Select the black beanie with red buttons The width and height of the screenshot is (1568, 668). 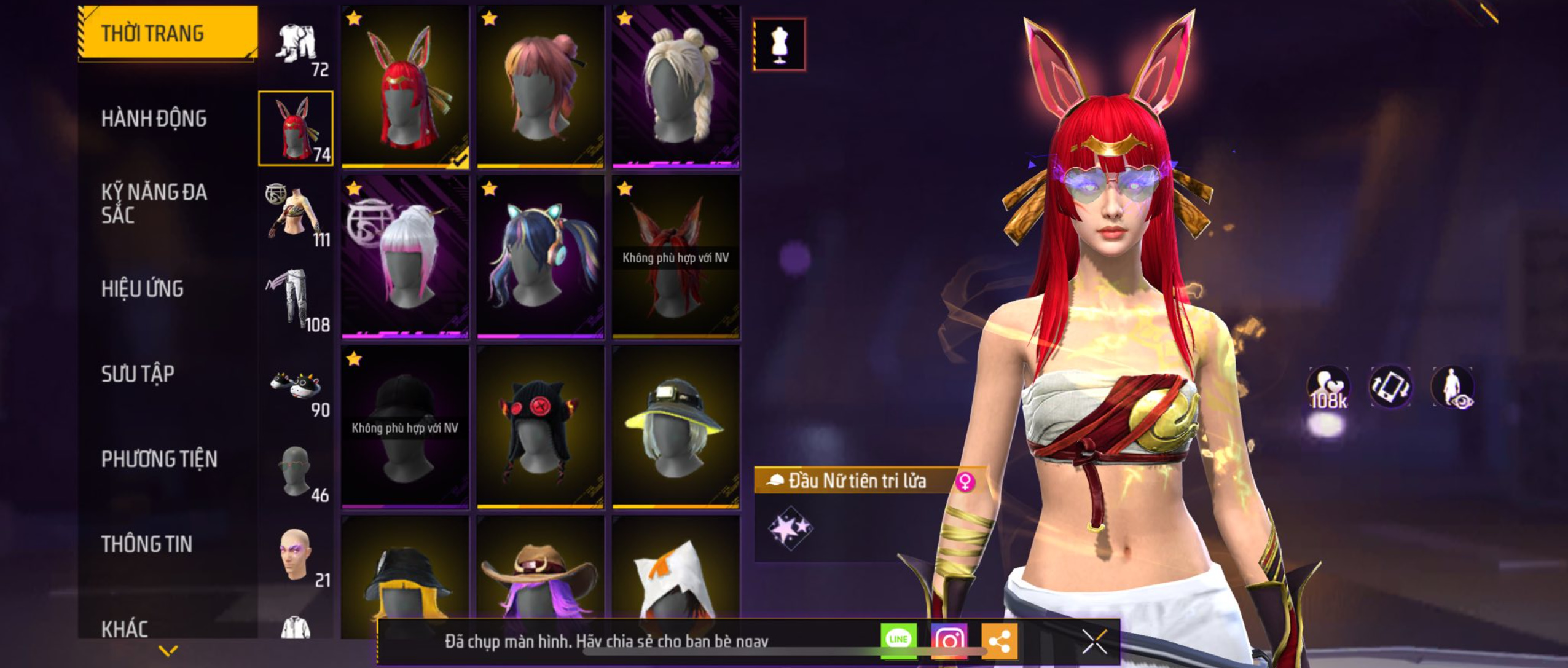coord(541,427)
